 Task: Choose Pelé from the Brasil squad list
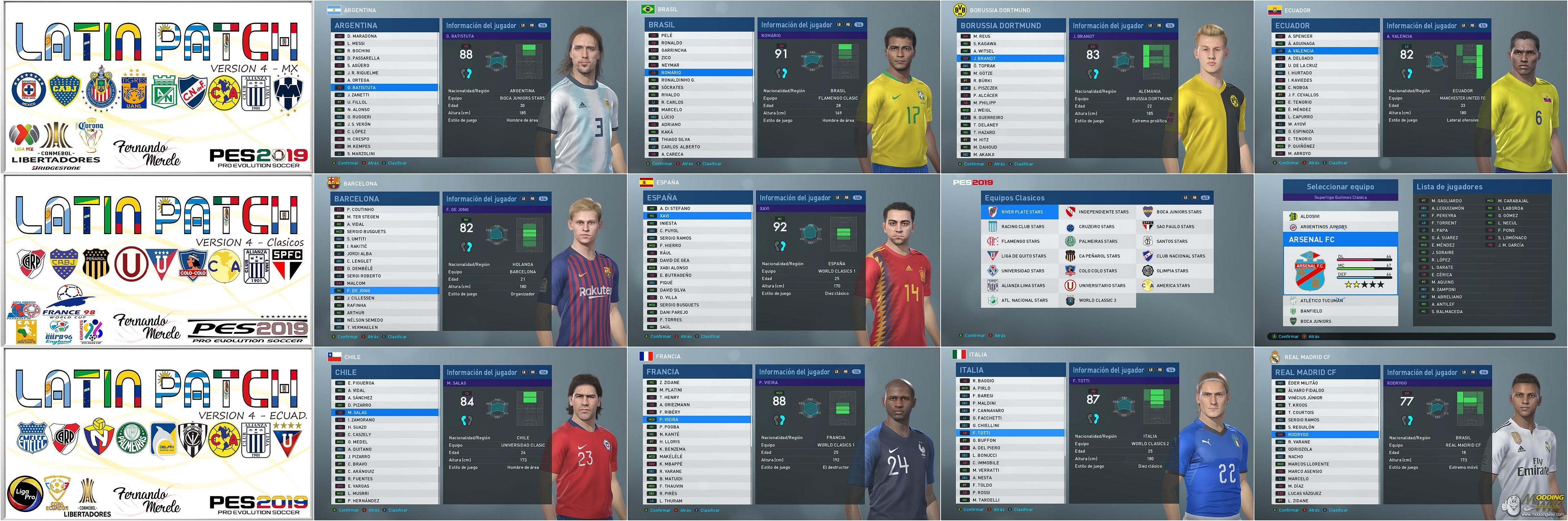tap(667, 35)
